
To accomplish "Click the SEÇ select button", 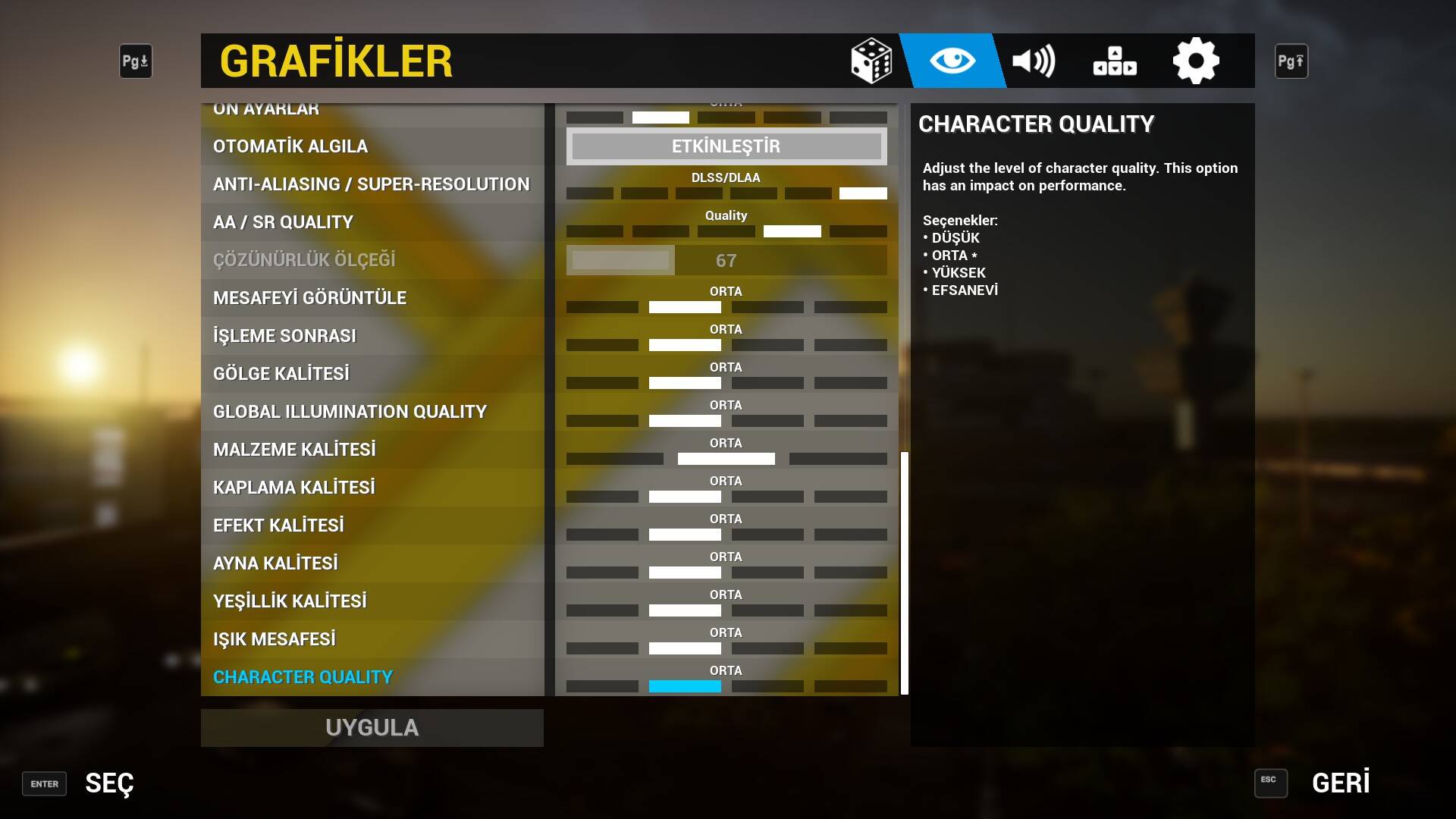I will pyautogui.click(x=108, y=783).
